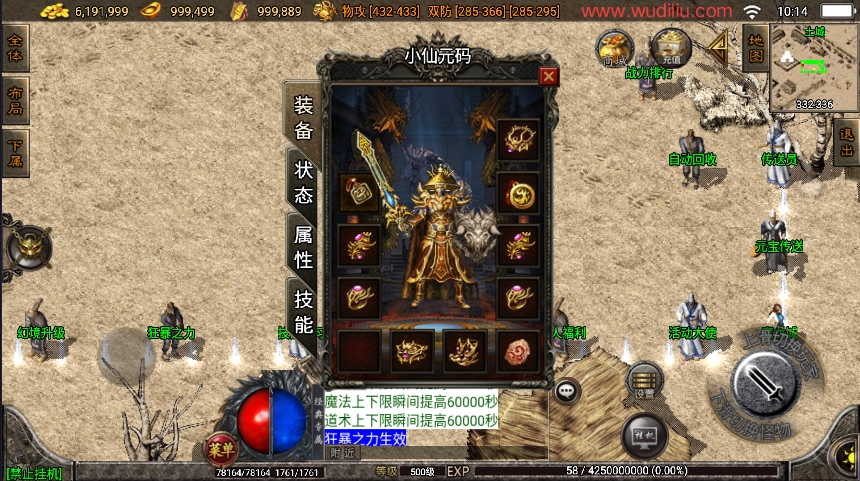Click the minimap

814,67
